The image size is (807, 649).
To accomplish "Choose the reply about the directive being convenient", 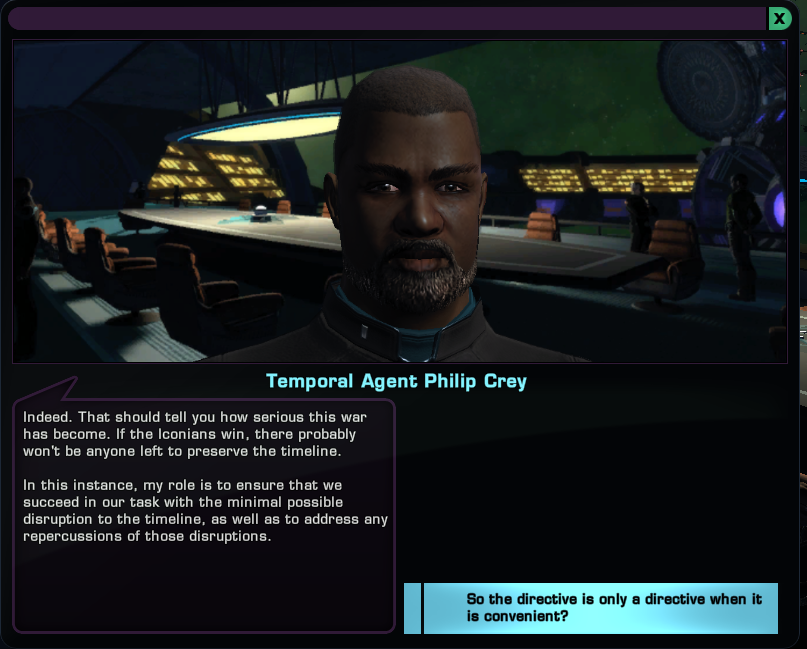I will click(600, 608).
